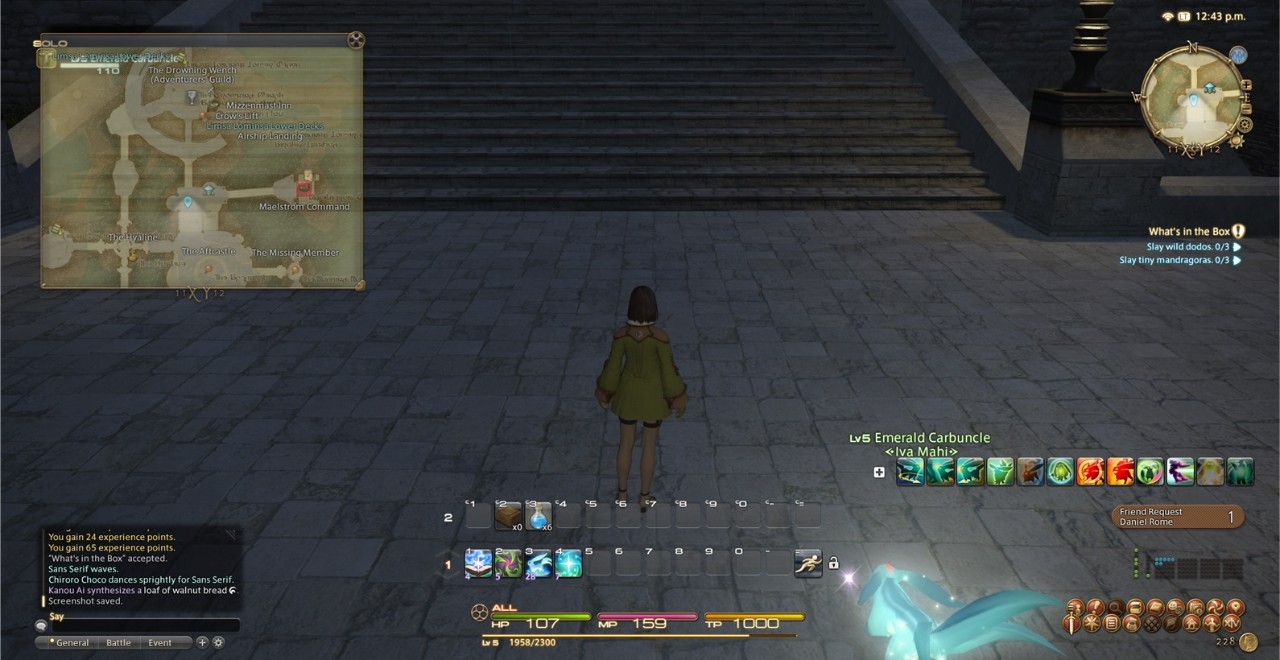
Task: Open chat log settings gear
Action: pos(218,642)
